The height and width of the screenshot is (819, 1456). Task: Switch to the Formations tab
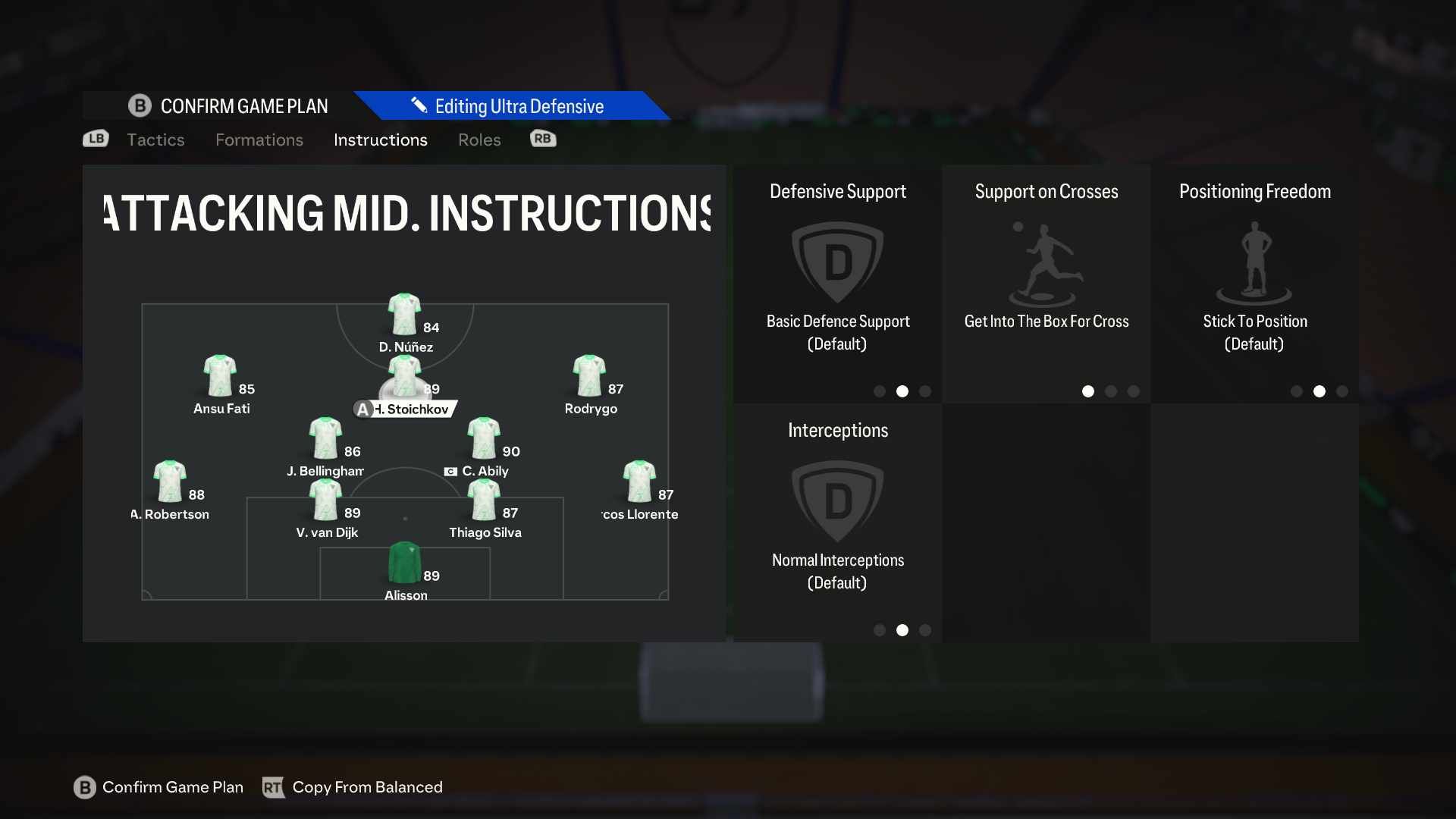pos(259,140)
